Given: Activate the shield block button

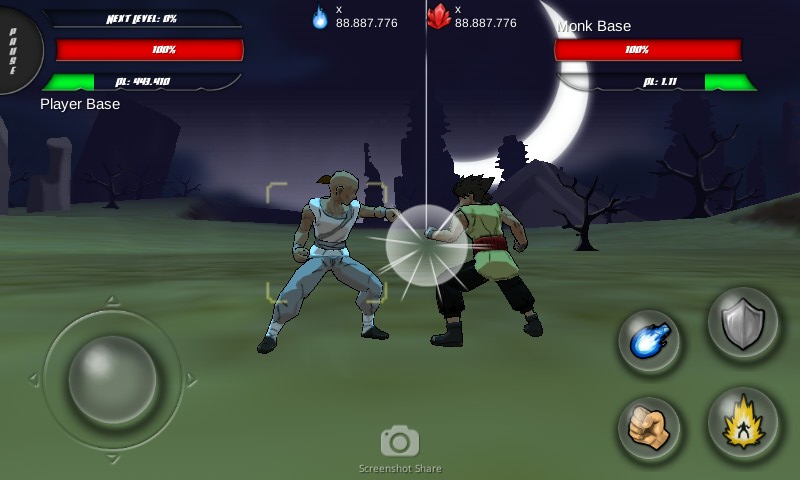Looking at the screenshot, I should click(x=743, y=324).
